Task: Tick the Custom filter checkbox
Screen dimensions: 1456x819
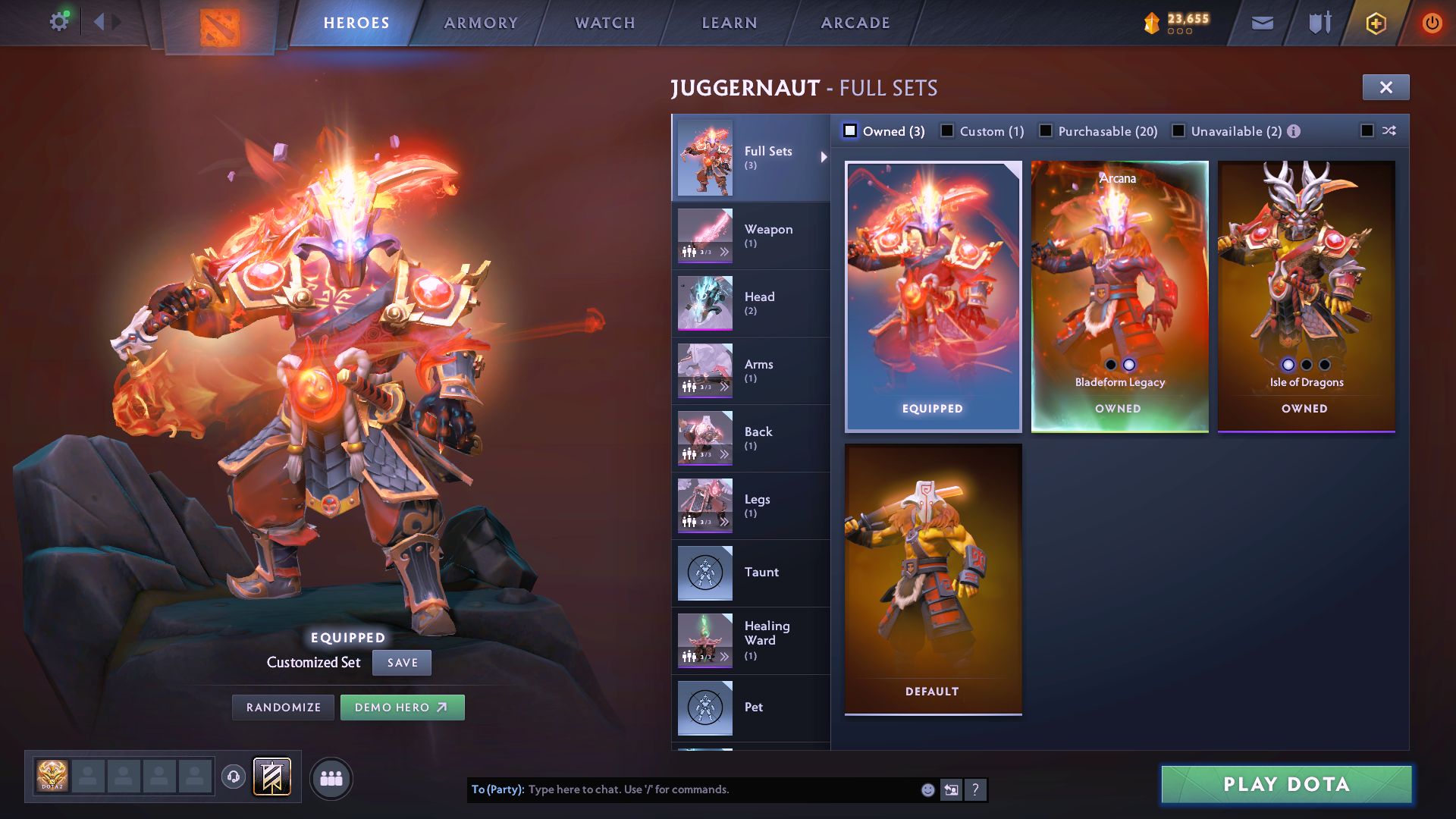Action: (x=947, y=131)
